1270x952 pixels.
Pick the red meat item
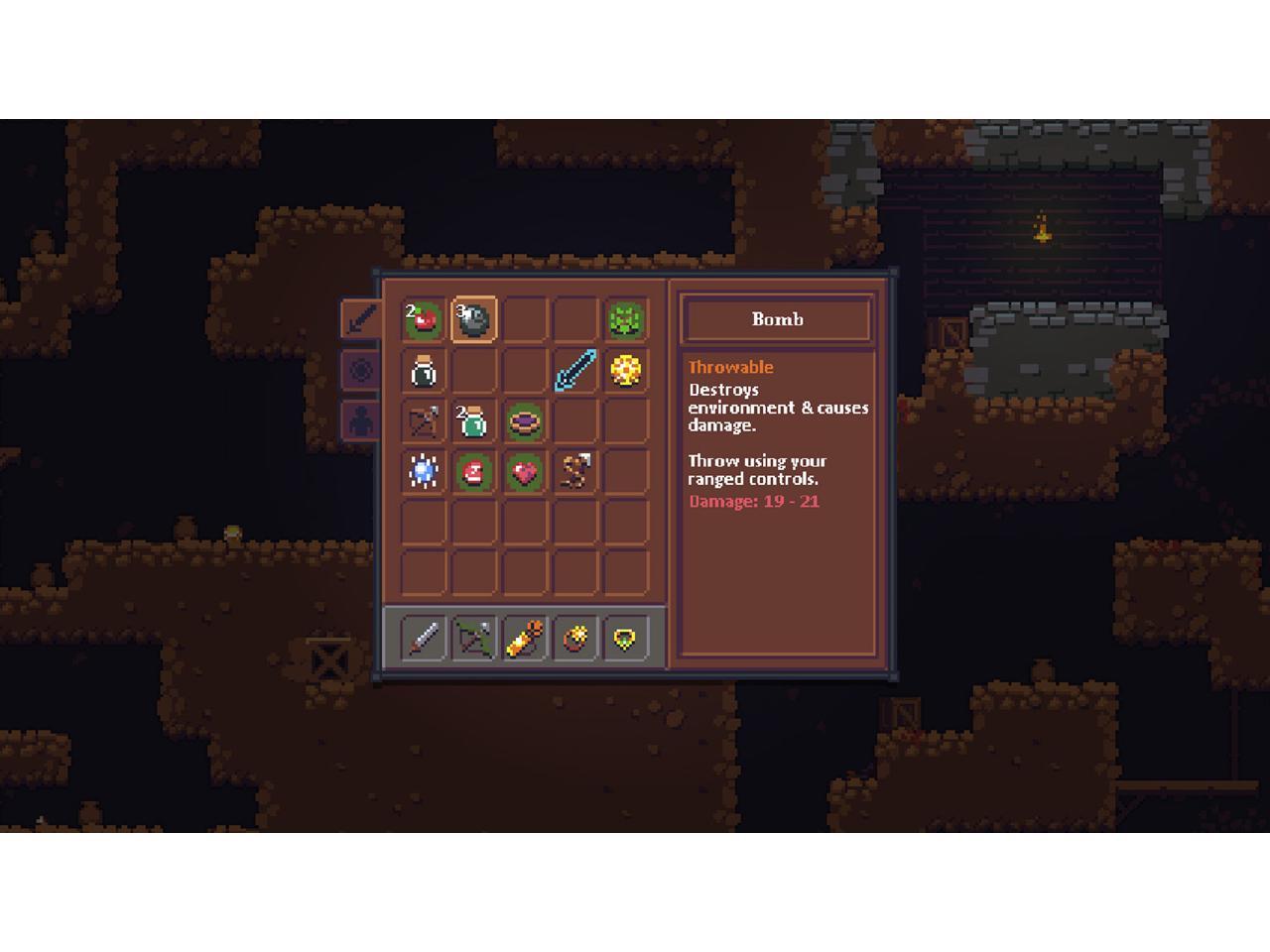click(474, 472)
